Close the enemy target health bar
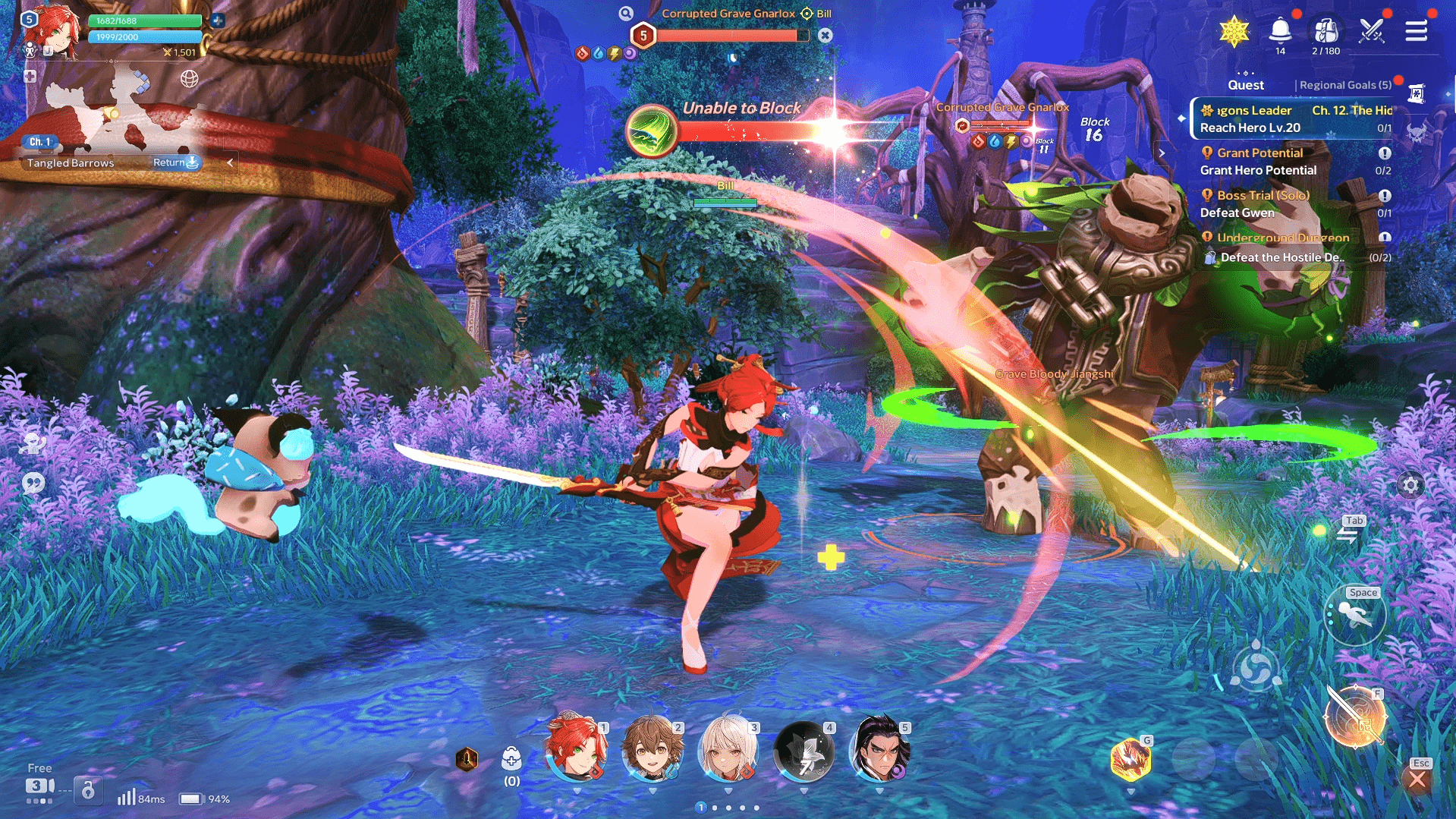Image resolution: width=1456 pixels, height=819 pixels. click(825, 35)
